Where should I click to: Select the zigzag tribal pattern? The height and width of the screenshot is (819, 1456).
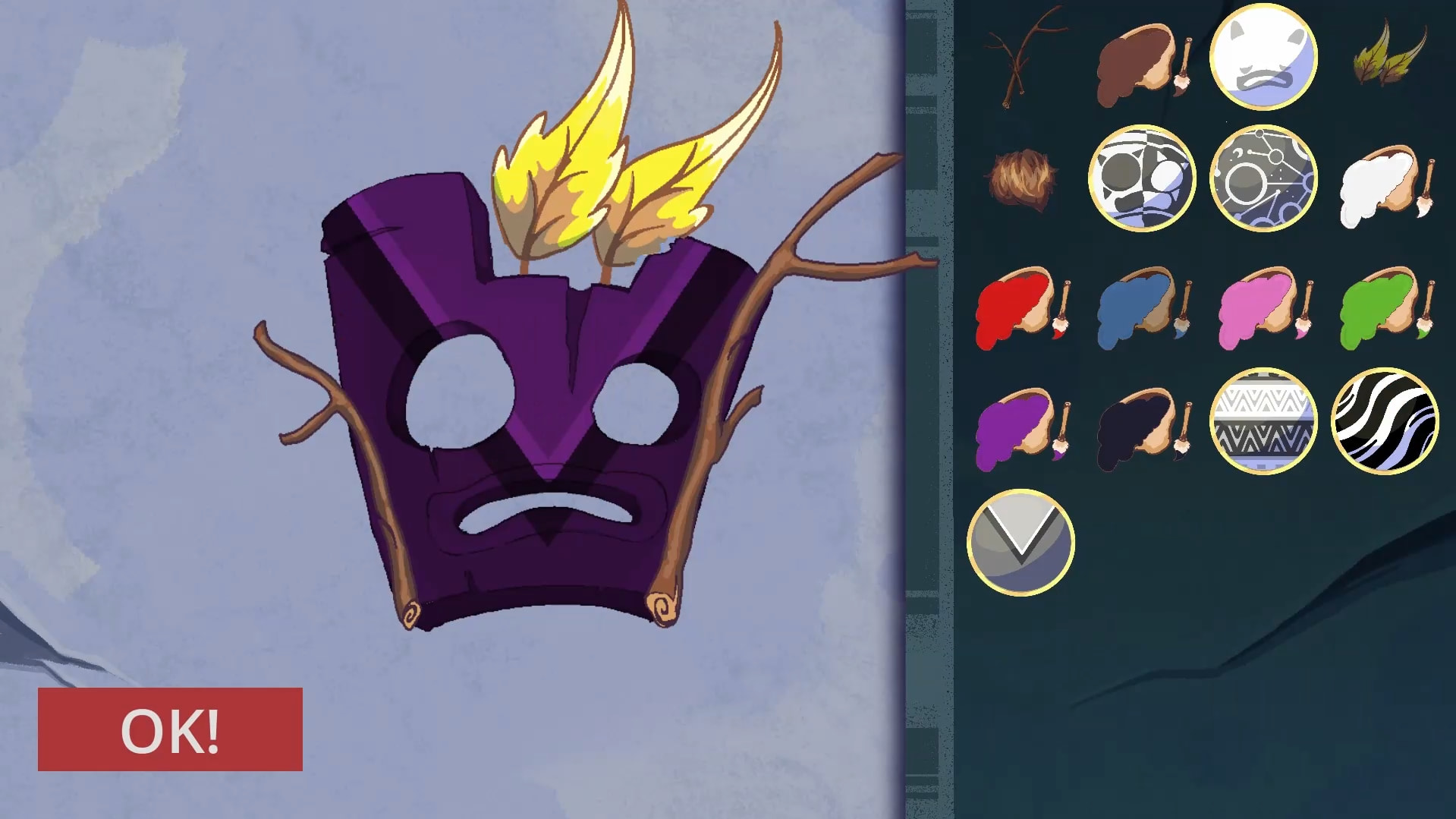[x=1263, y=421]
